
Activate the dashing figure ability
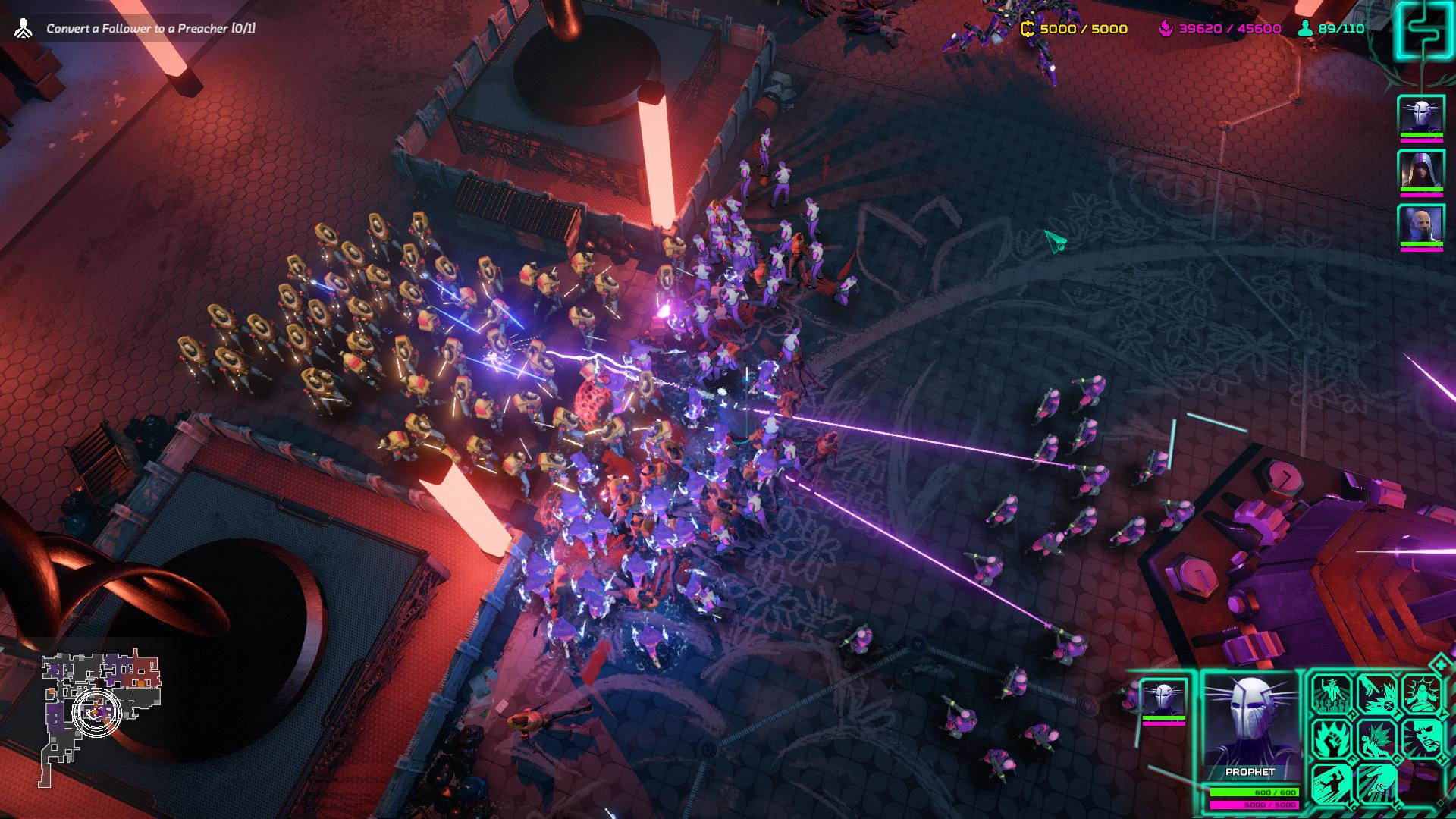click(1332, 782)
